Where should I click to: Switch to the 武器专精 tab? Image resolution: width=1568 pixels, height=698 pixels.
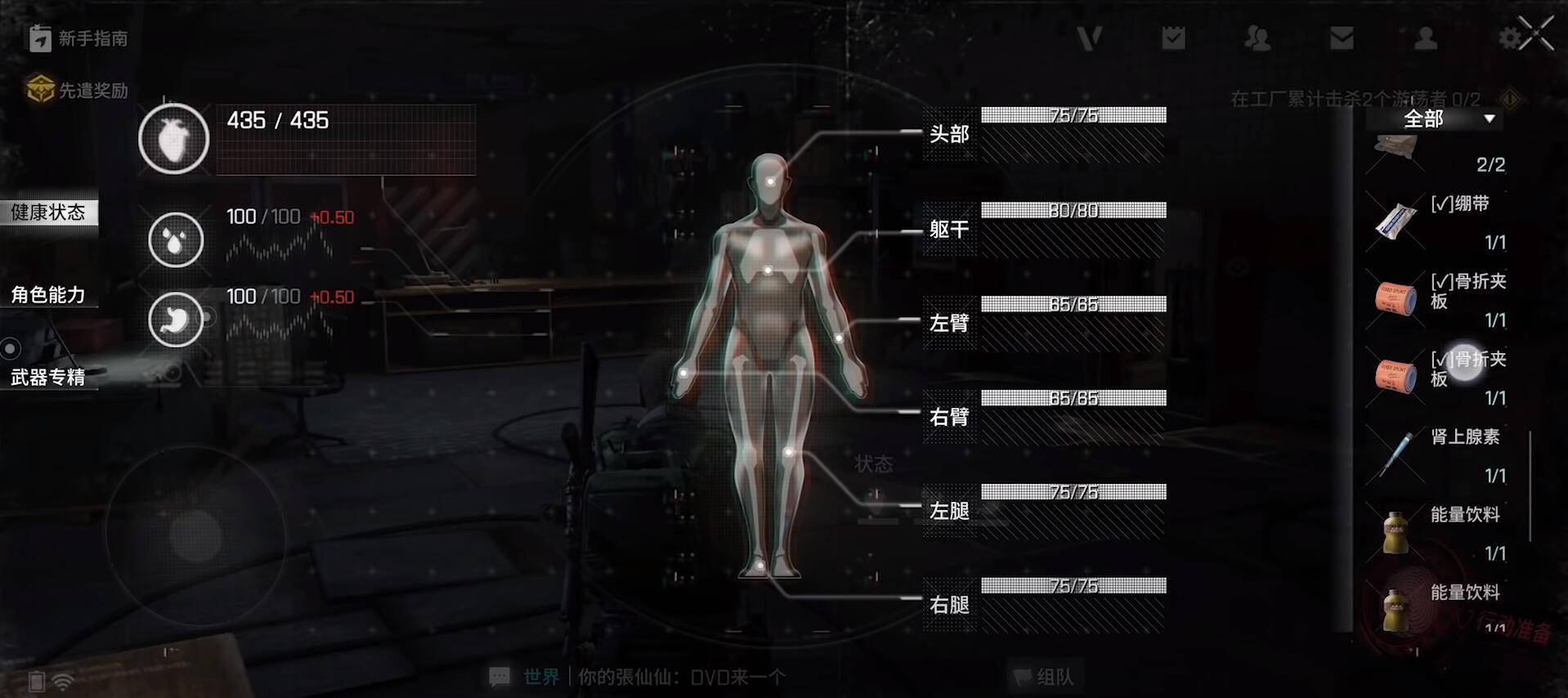pyautogui.click(x=48, y=377)
